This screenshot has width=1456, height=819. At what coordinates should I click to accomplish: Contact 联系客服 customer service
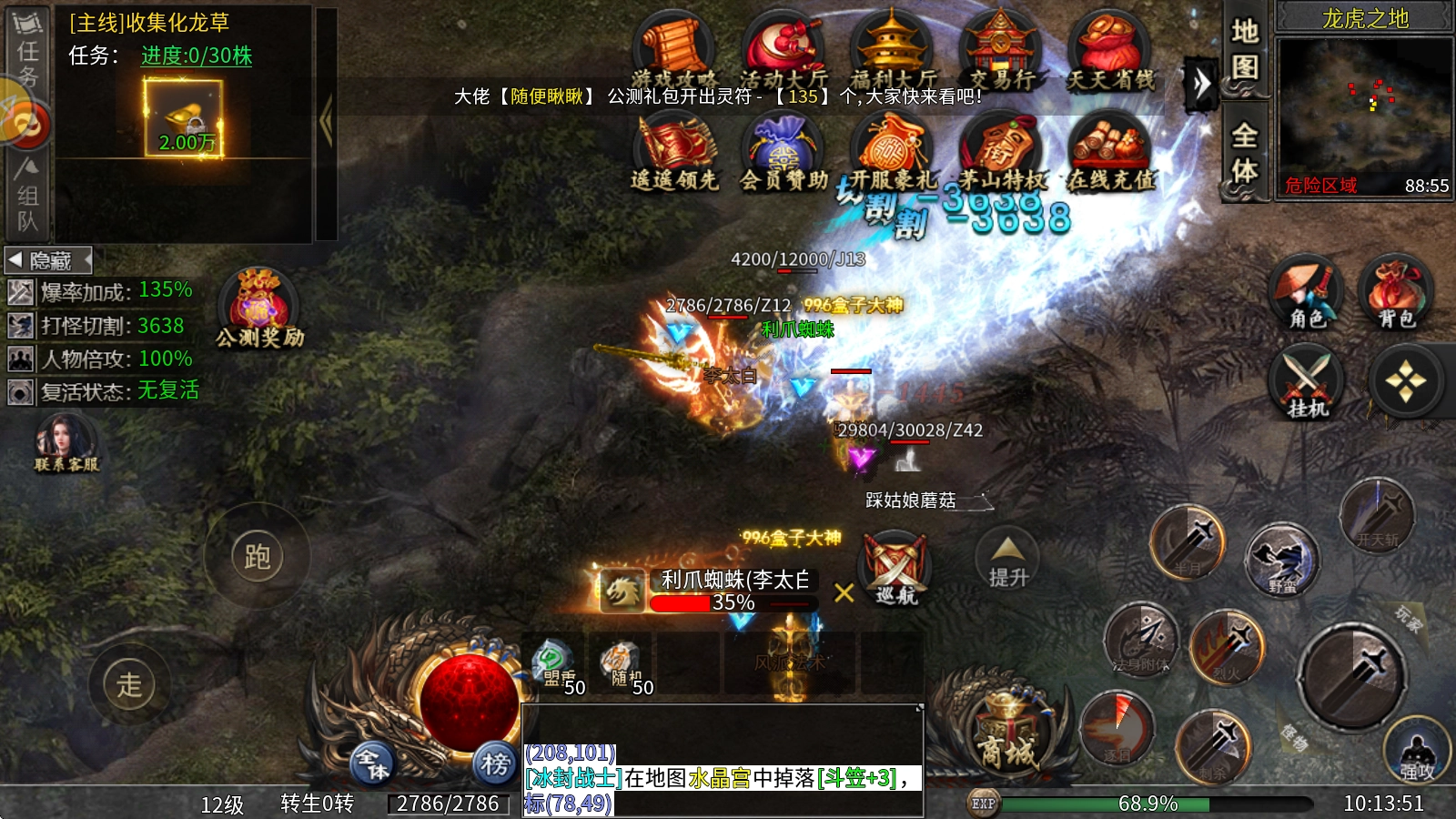click(66, 443)
